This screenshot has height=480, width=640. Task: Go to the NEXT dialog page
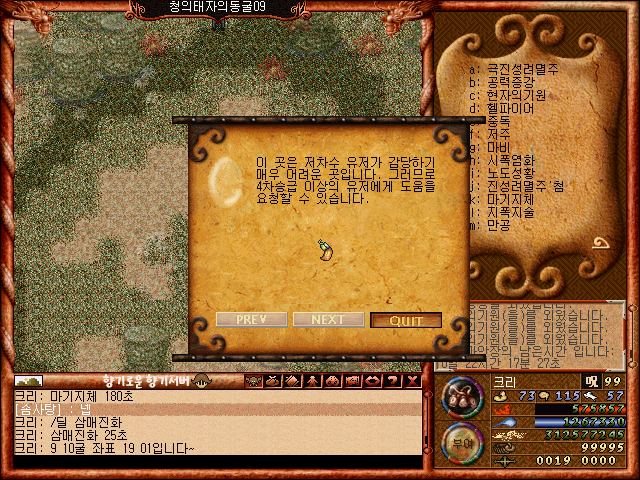click(x=328, y=320)
